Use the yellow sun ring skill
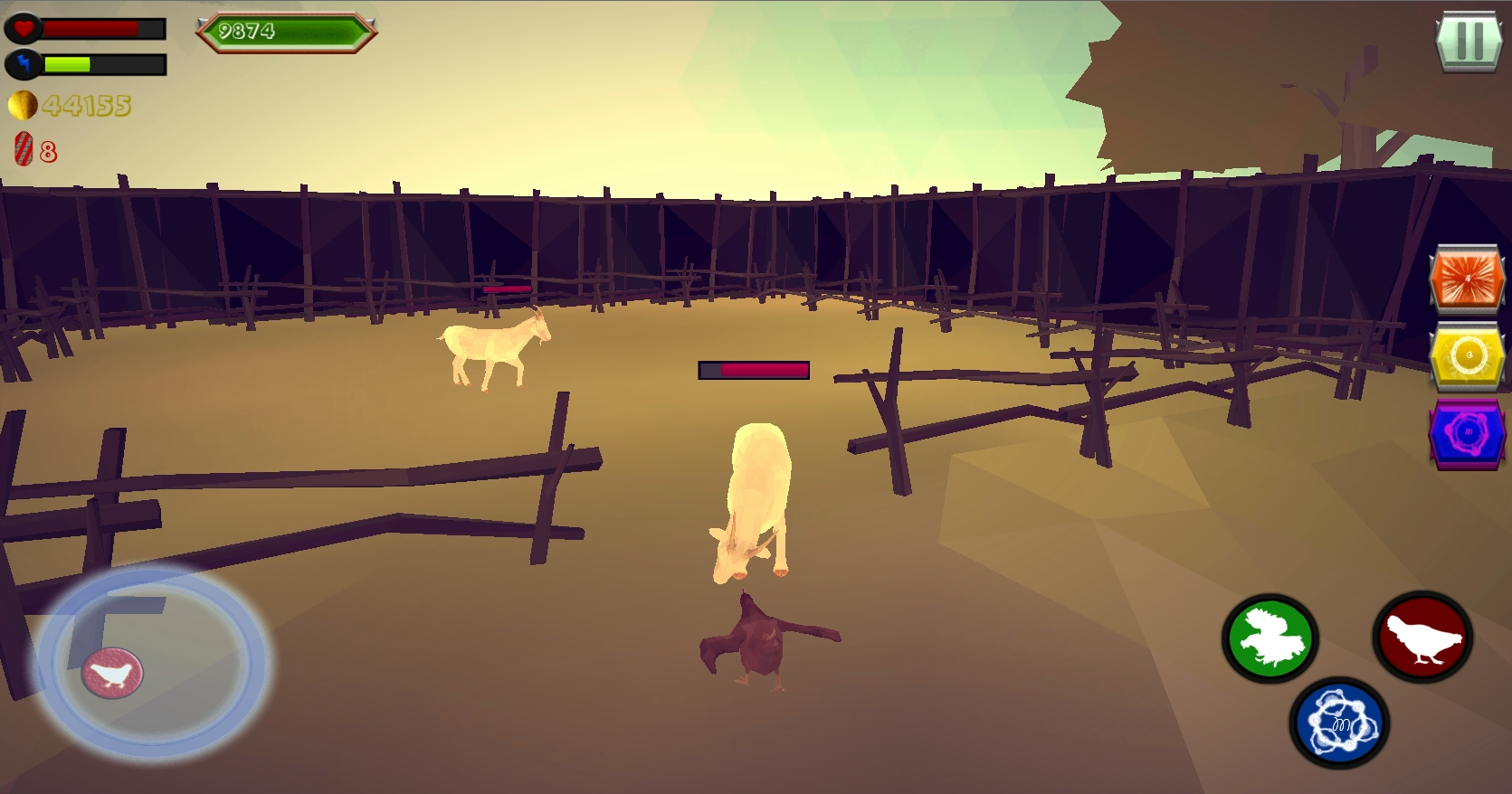This screenshot has height=794, width=1512. click(1467, 356)
